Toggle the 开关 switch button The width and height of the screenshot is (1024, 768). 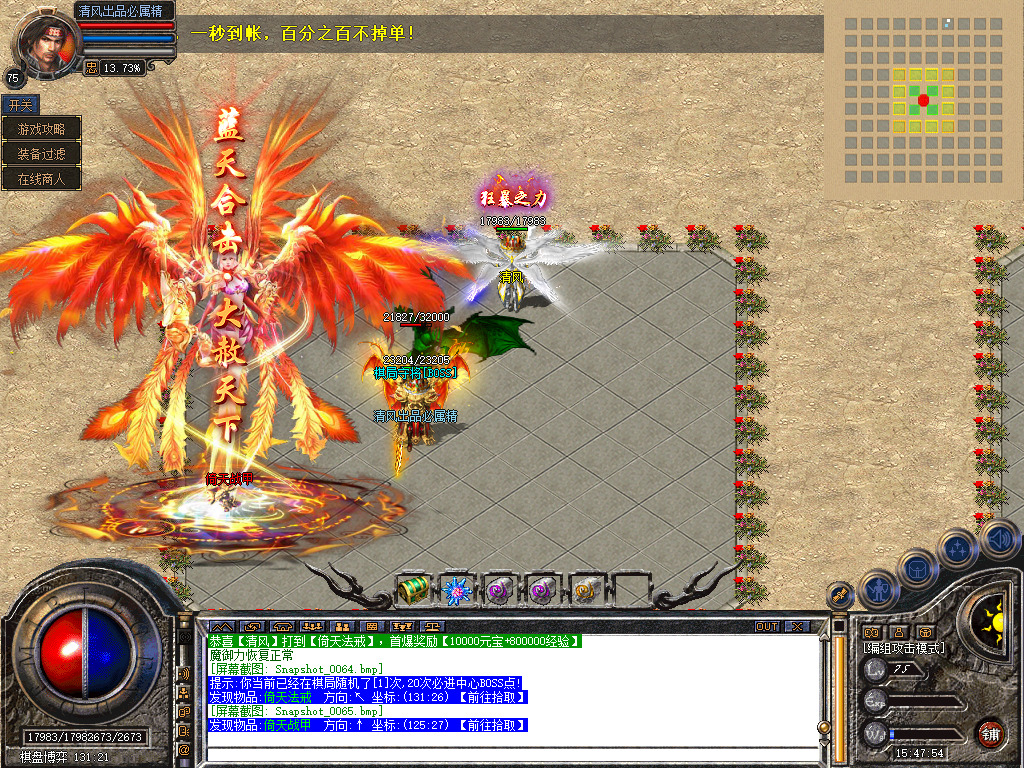point(20,104)
